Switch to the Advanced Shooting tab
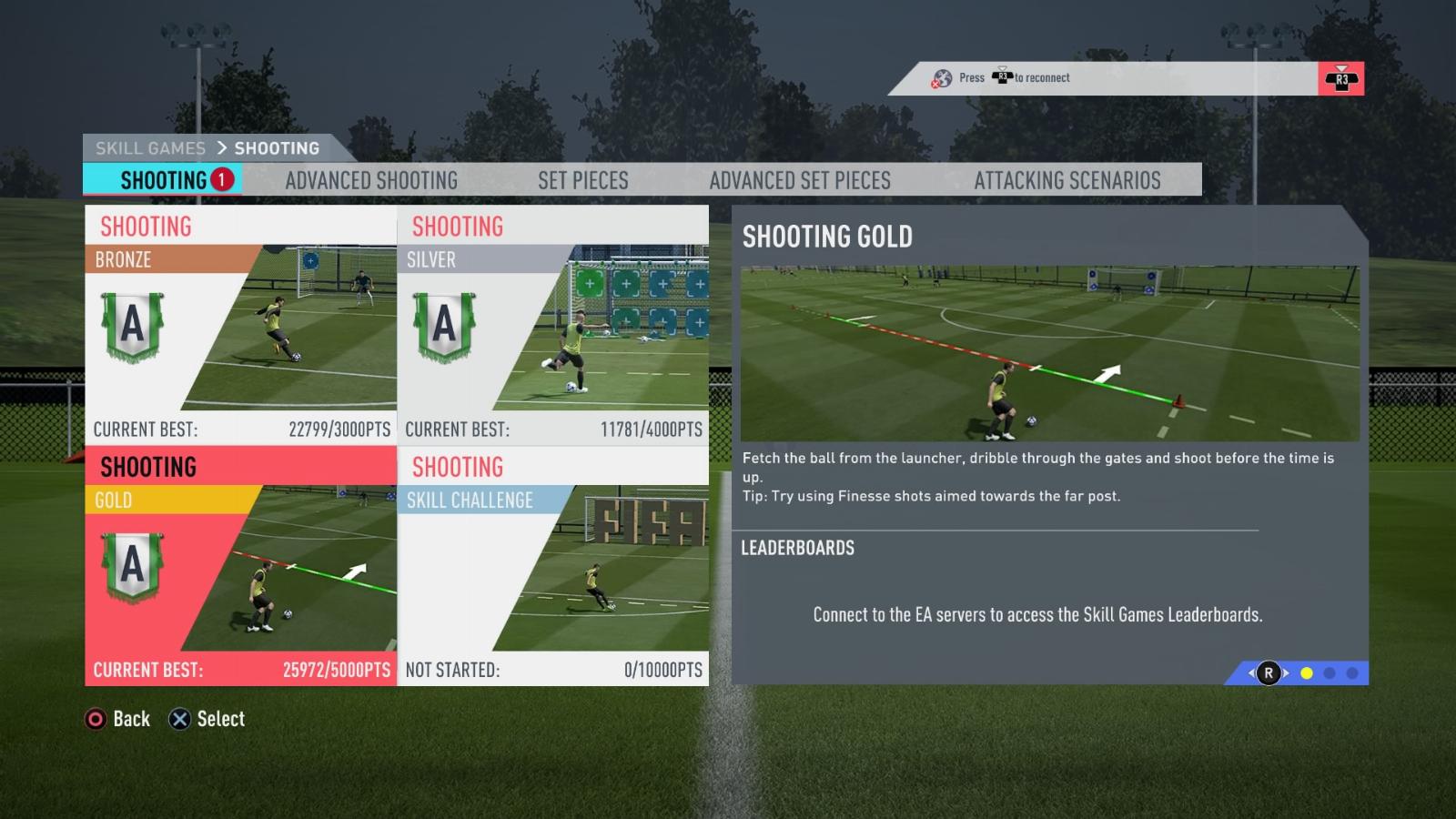Screen dimensions: 1456x819 (x=371, y=180)
